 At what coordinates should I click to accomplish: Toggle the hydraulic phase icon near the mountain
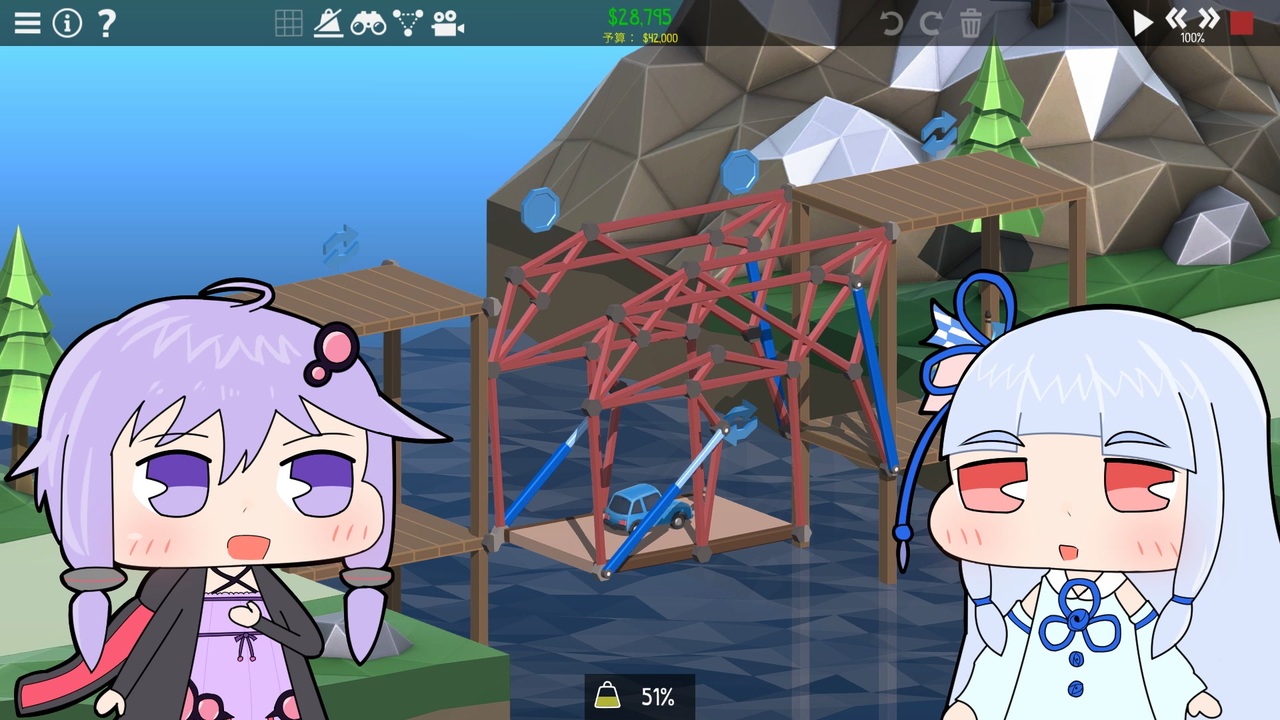[x=938, y=131]
